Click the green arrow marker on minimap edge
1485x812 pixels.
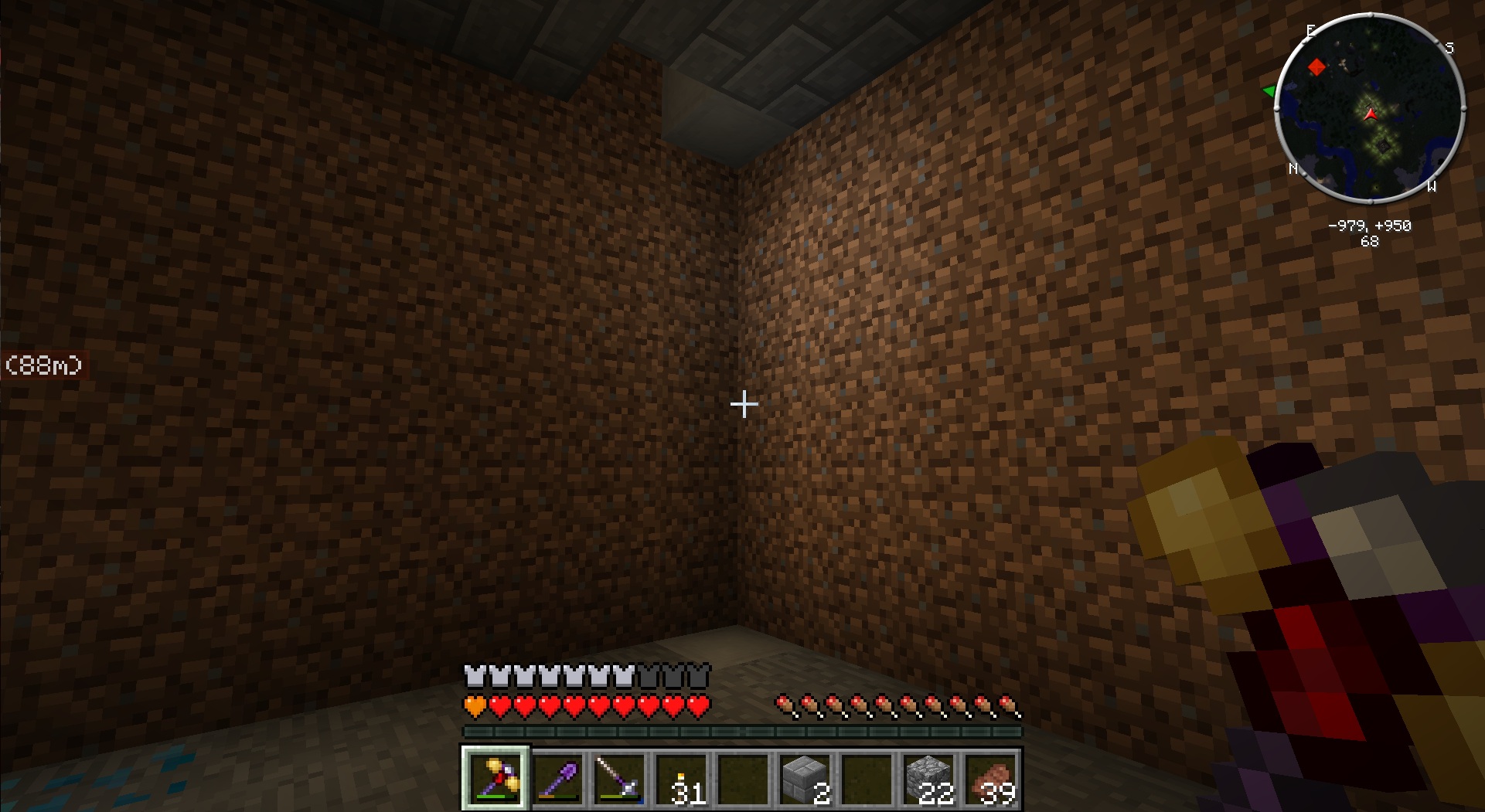point(1269,91)
